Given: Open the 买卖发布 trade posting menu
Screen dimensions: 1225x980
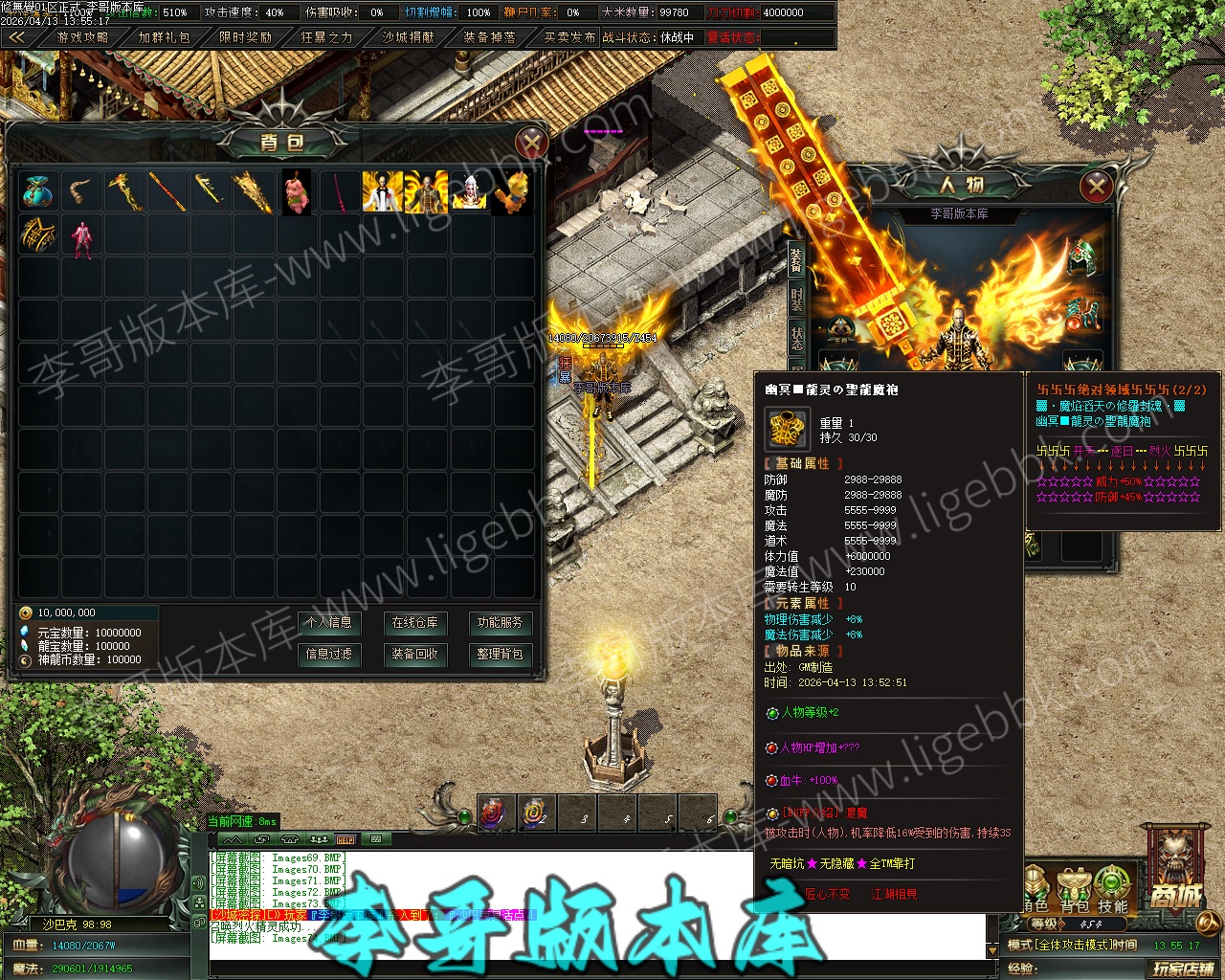Looking at the screenshot, I should click(569, 37).
